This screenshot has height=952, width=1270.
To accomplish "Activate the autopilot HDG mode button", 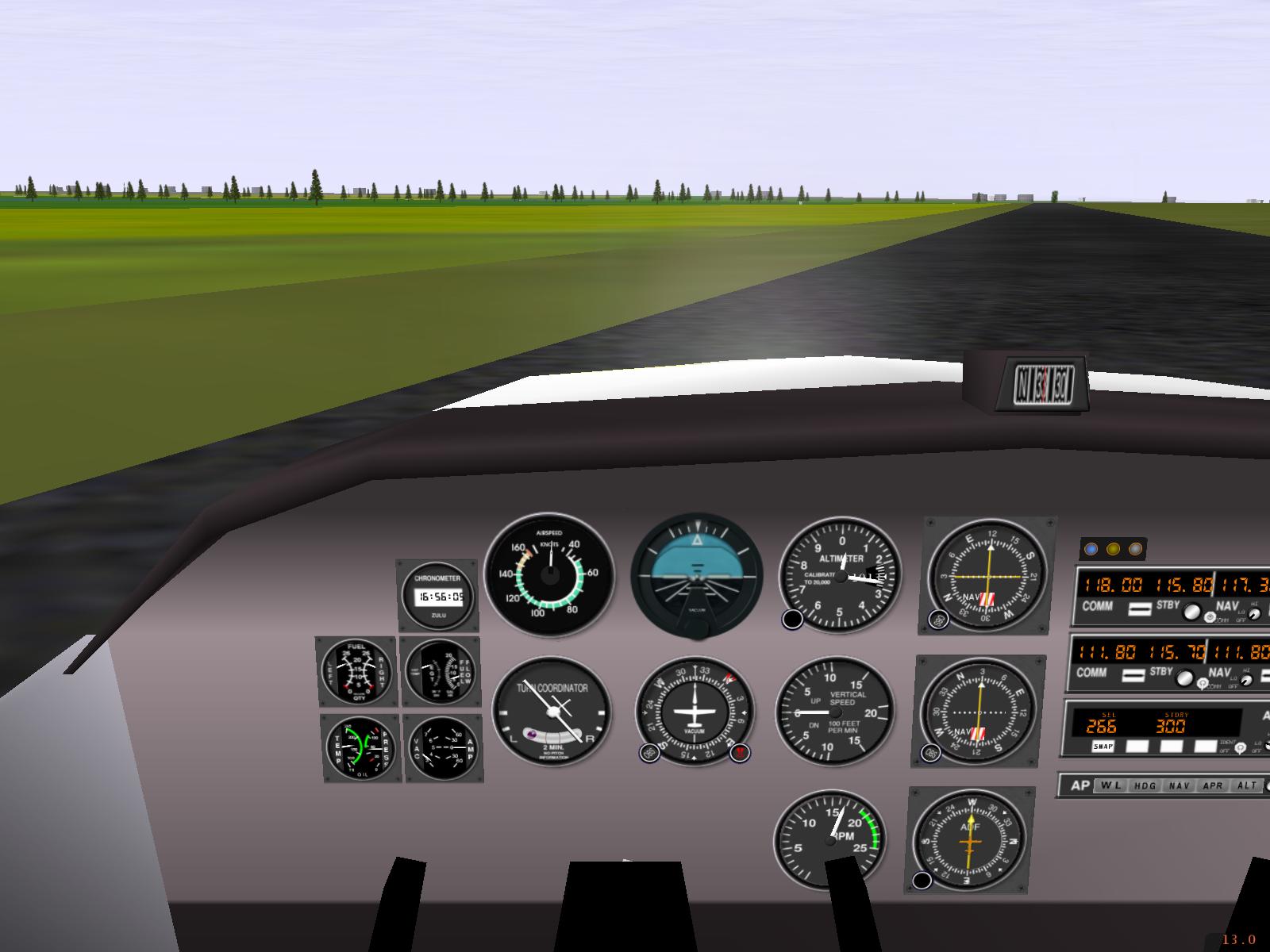I will tap(1145, 785).
